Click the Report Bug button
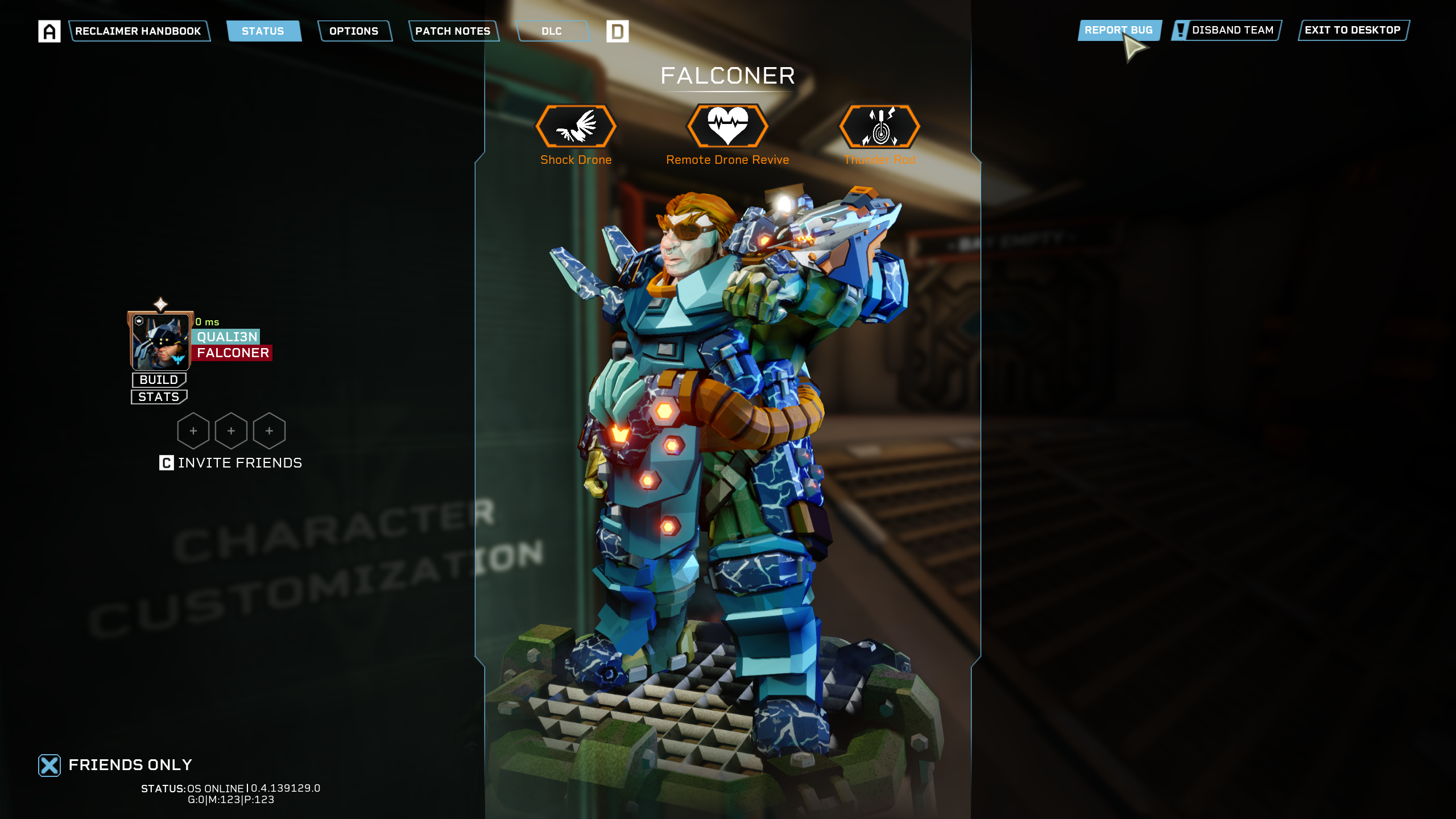The width and height of the screenshot is (1456, 819). click(1118, 30)
